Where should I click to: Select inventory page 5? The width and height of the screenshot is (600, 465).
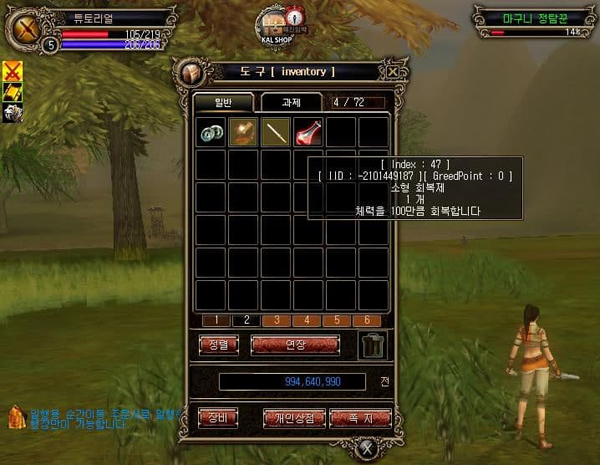(340, 320)
